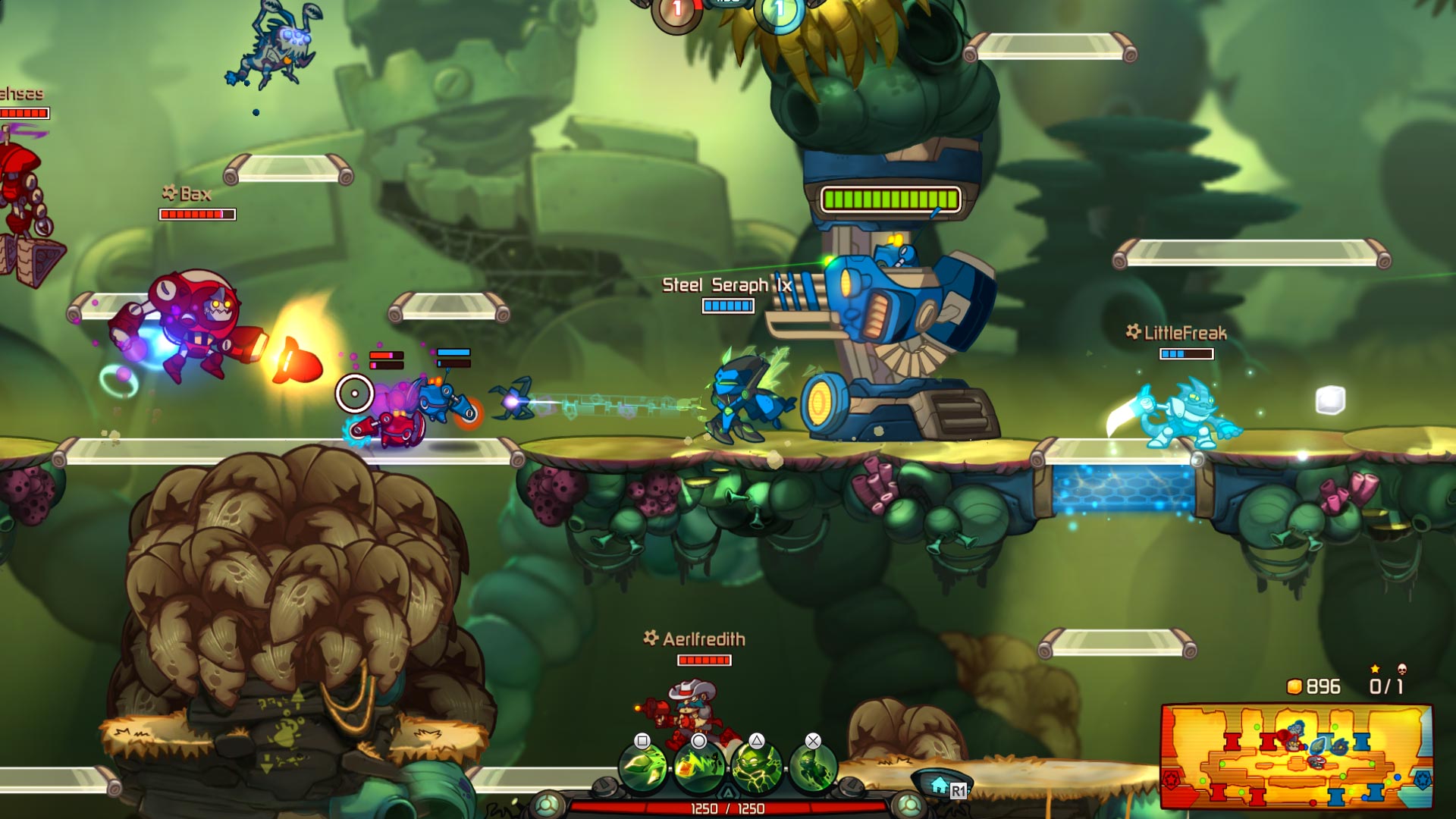Viewport: 1456px width, 819px height.
Task: Click the health bar showing 1250 / 1250
Action: 728,808
